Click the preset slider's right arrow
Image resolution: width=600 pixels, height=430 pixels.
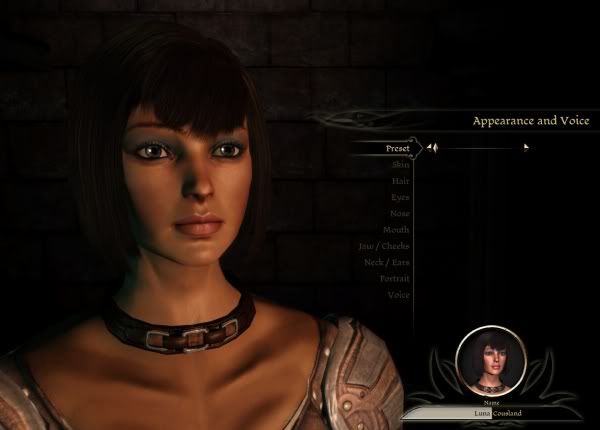[x=526, y=148]
